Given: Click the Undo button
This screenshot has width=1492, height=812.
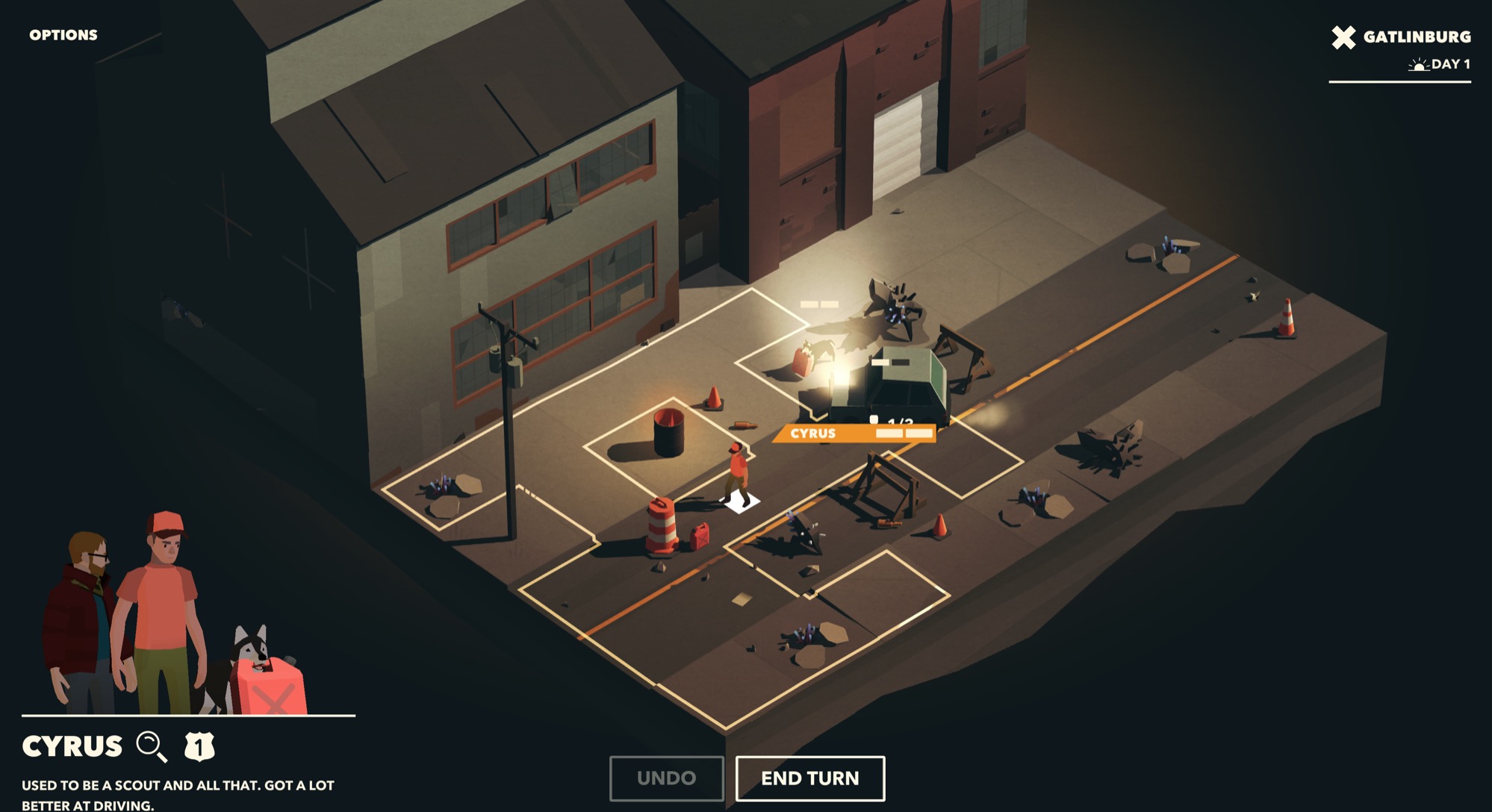Looking at the screenshot, I should [666, 778].
